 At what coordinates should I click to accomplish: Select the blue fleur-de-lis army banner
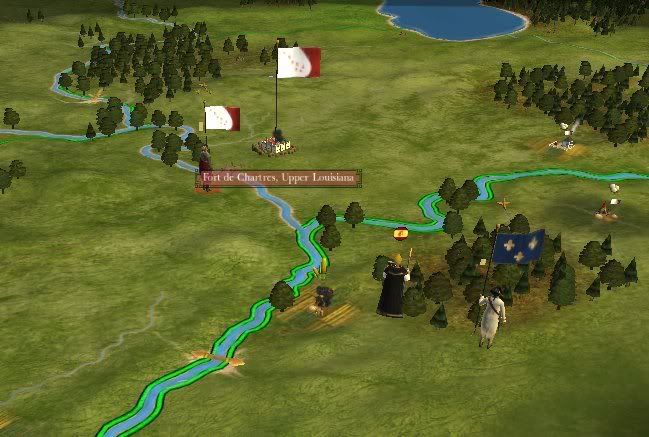pos(519,246)
